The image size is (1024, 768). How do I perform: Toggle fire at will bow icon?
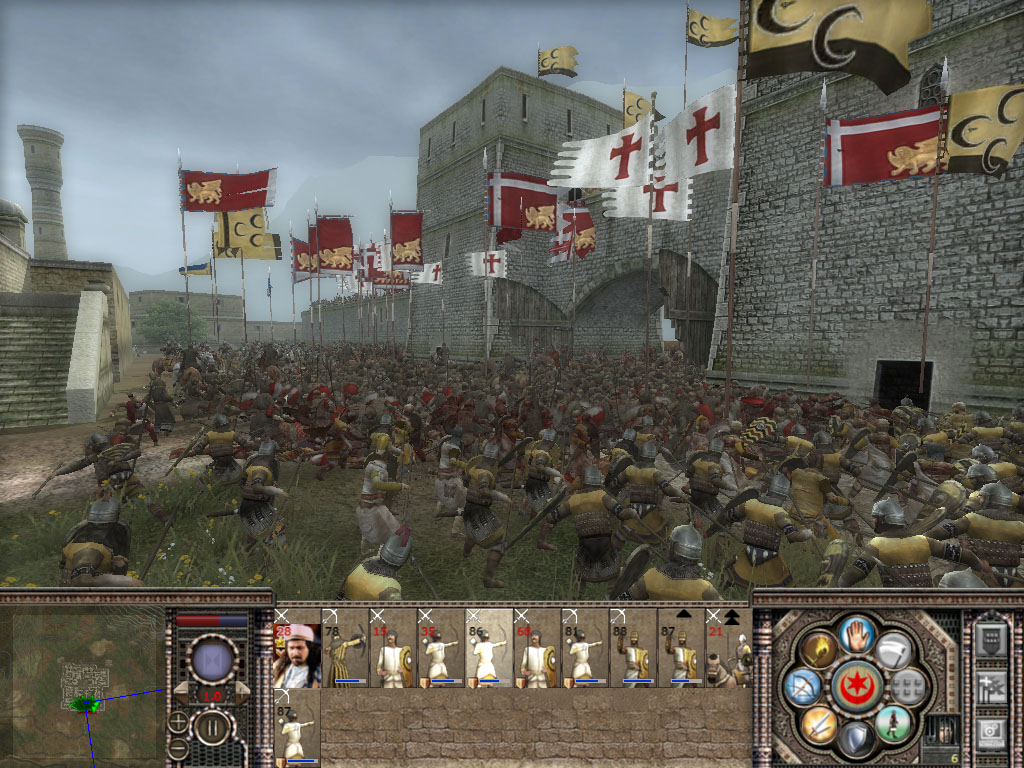(x=802, y=685)
